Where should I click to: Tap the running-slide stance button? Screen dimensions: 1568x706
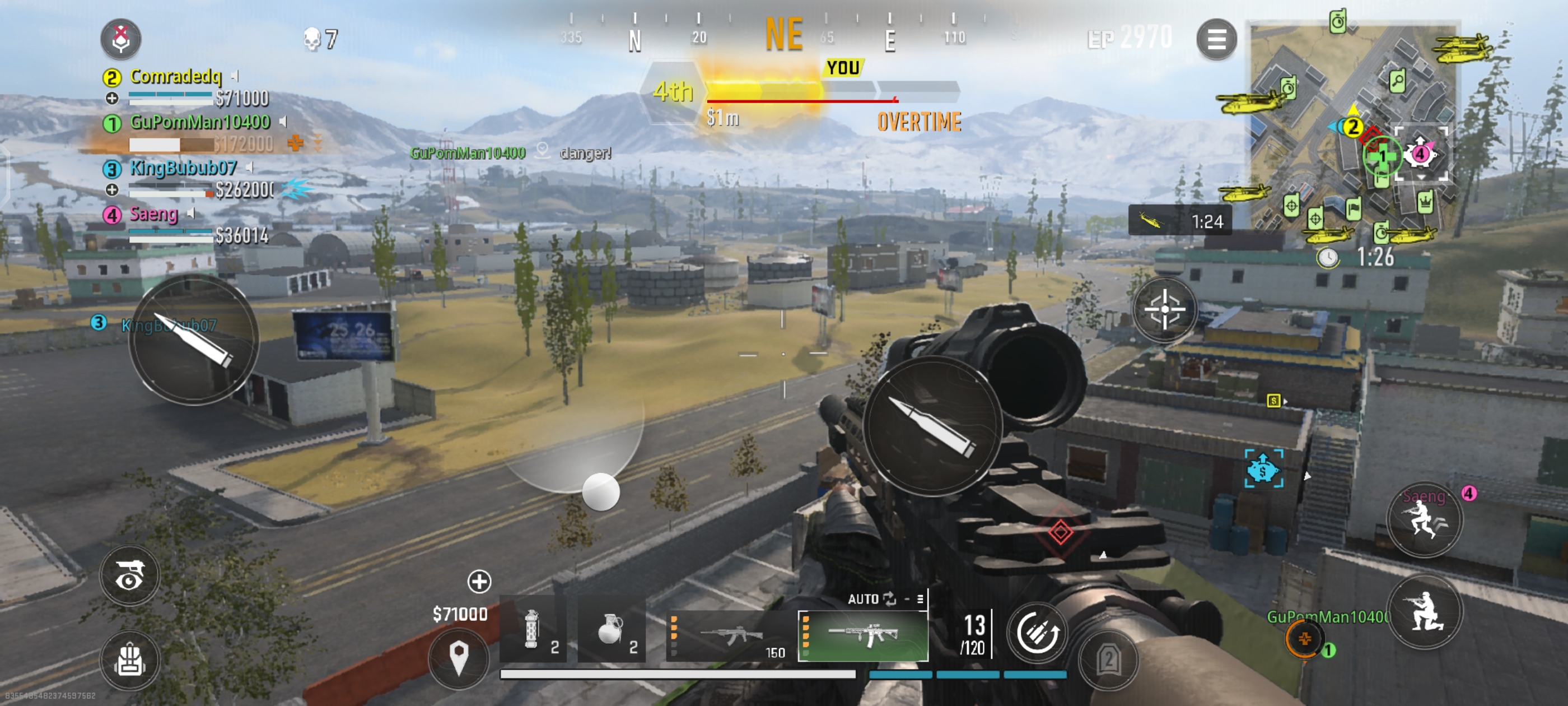pyautogui.click(x=1423, y=519)
